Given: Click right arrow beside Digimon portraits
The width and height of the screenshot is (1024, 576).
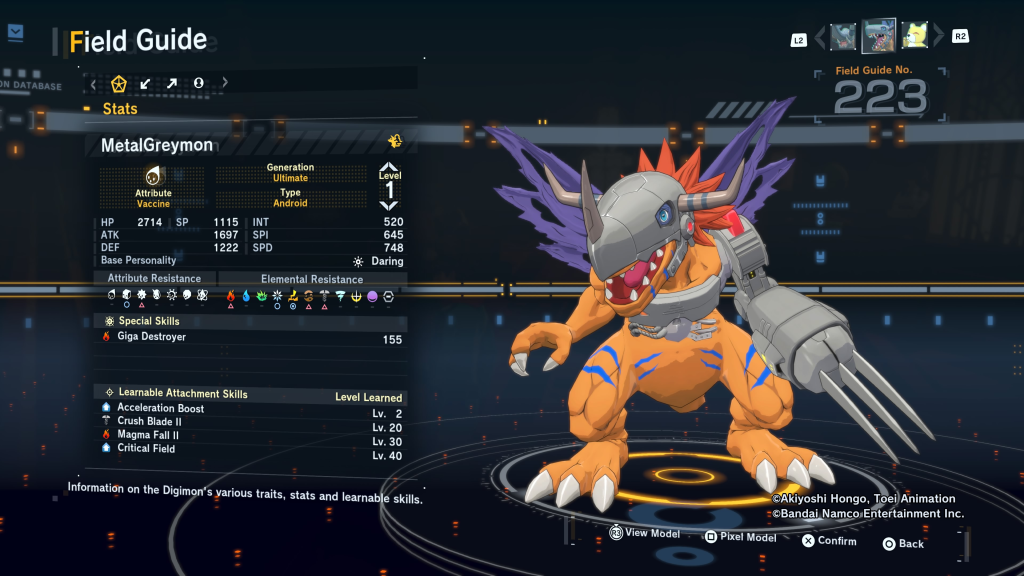Looking at the screenshot, I should click(x=938, y=37).
